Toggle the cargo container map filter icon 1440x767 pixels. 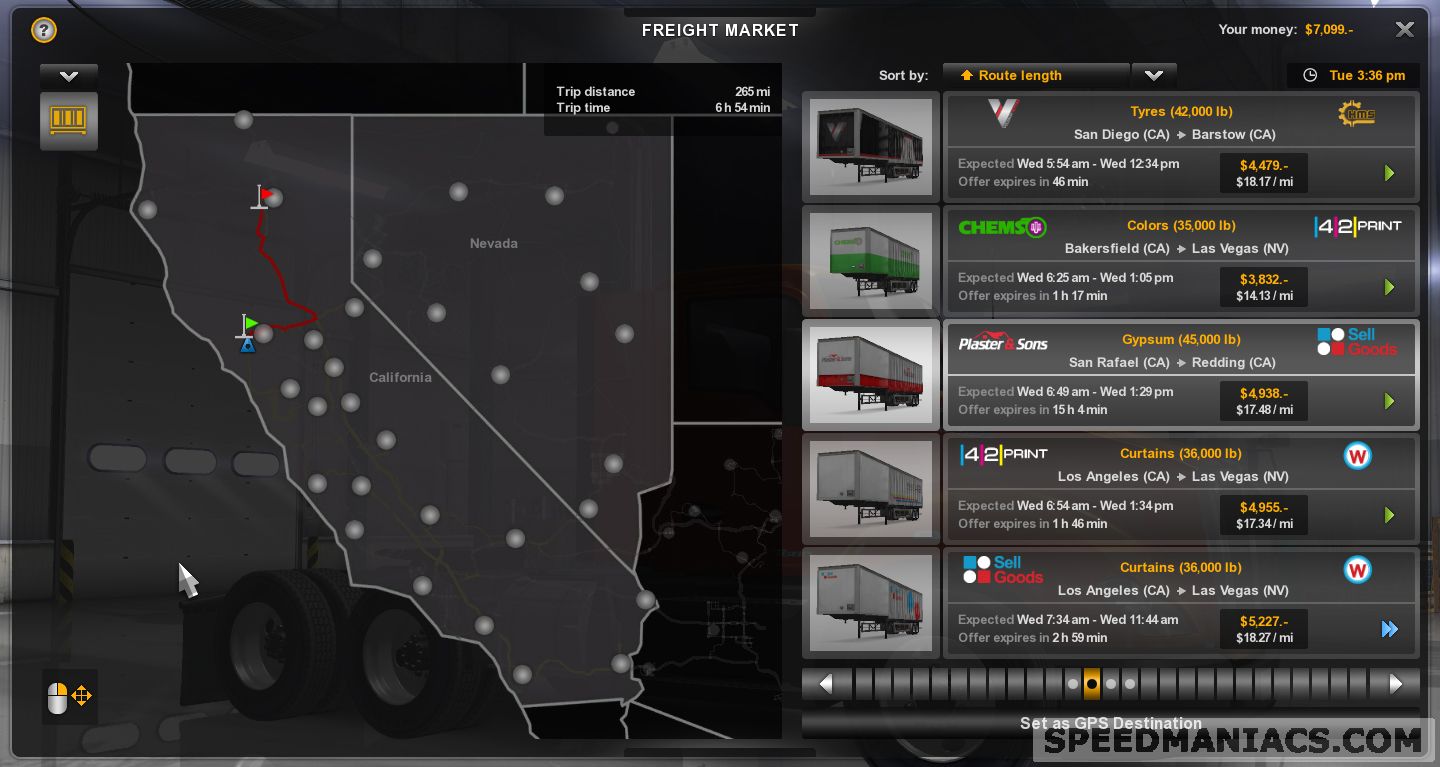tap(69, 120)
